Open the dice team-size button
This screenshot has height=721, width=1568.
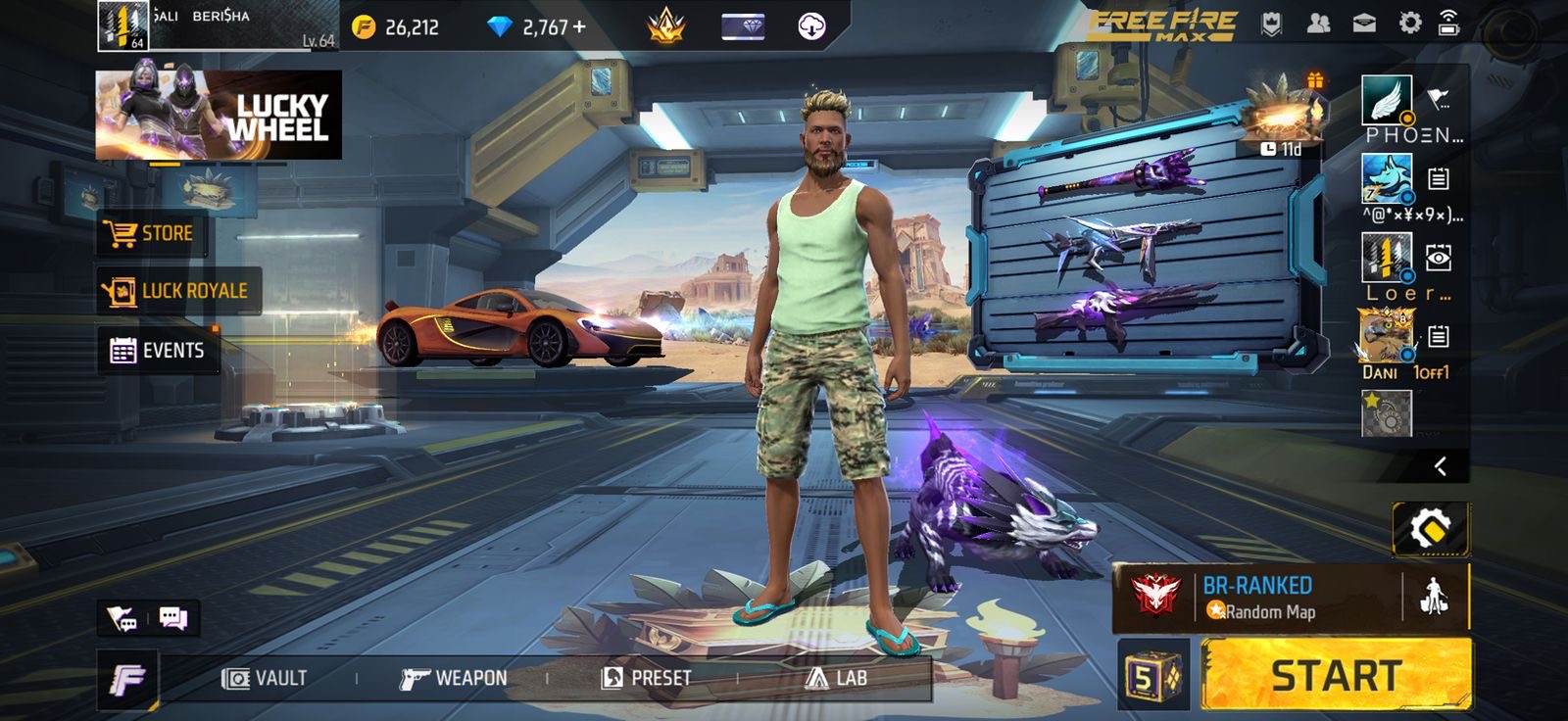pos(1152,675)
